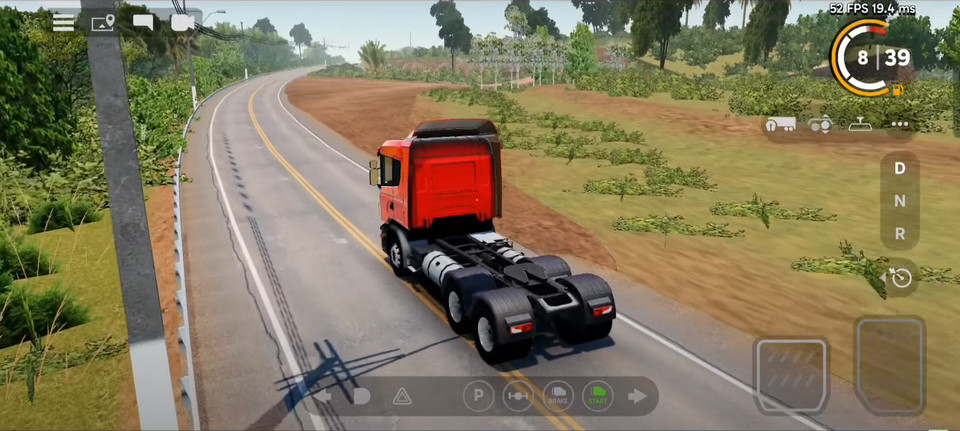Toggle the headlights icon
Viewport: 960px width, 431px height.
(x=361, y=396)
